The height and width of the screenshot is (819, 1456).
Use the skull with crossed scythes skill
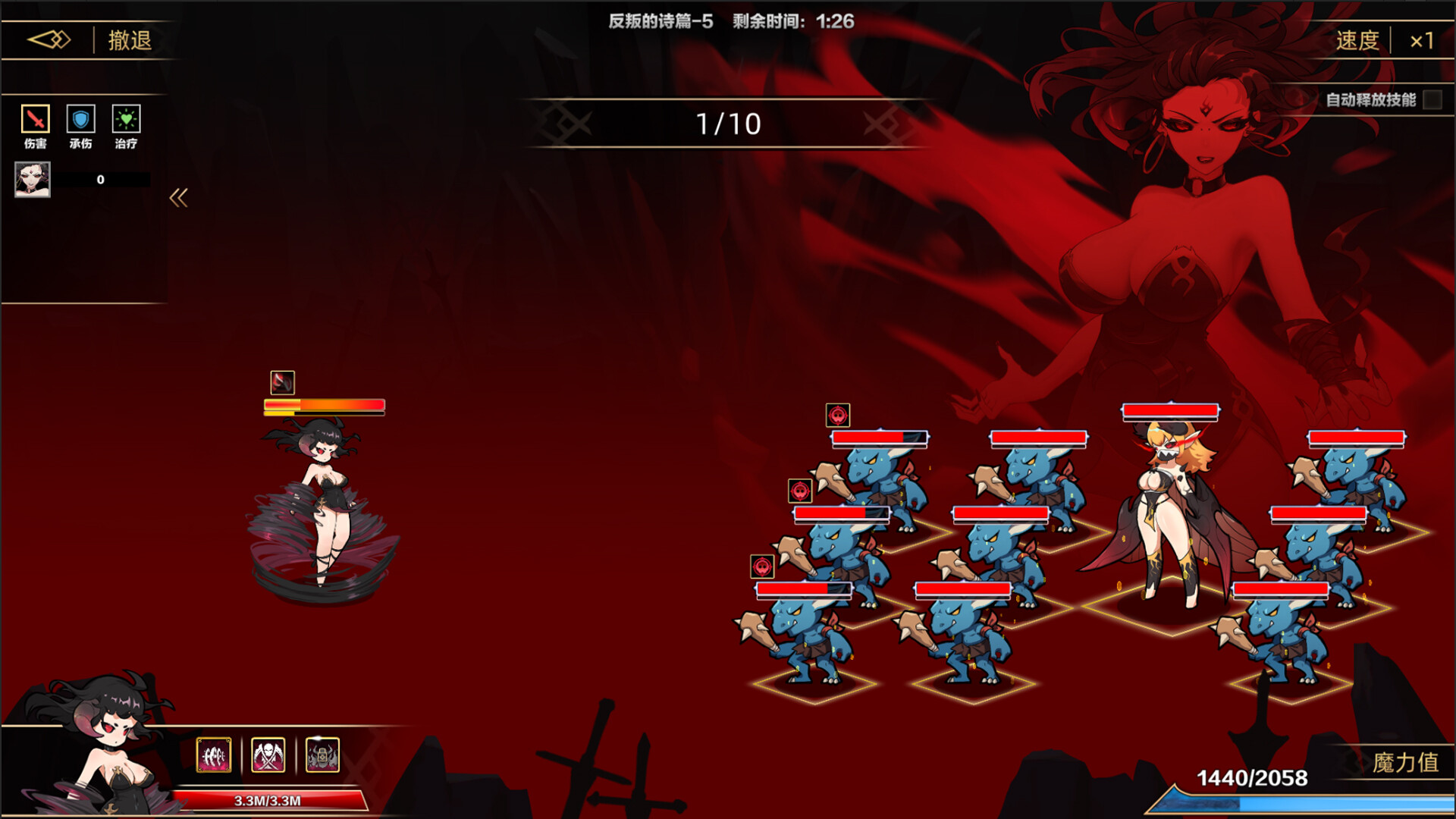click(270, 755)
